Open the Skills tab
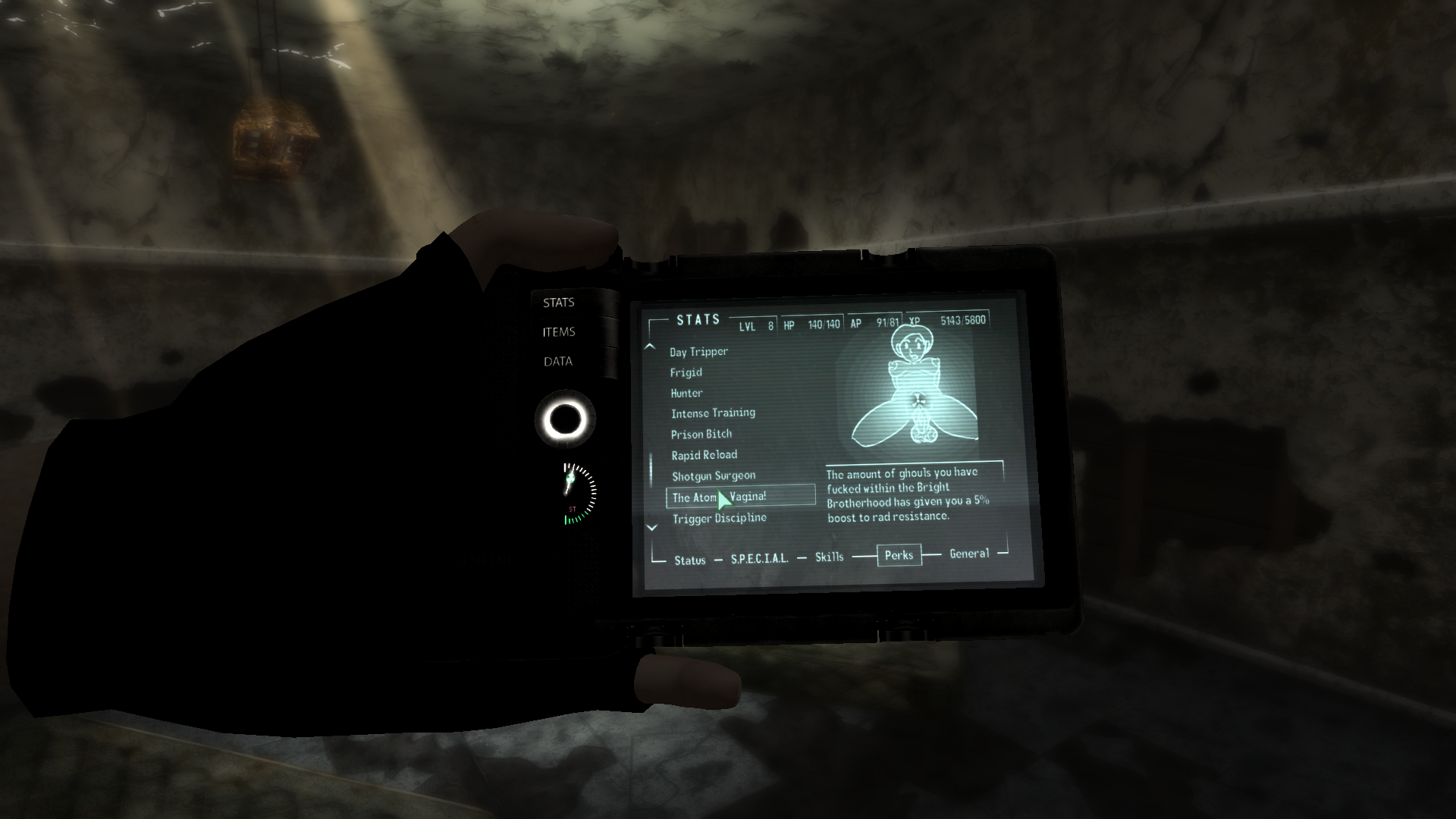Screen dimensions: 1456x819 click(829, 557)
